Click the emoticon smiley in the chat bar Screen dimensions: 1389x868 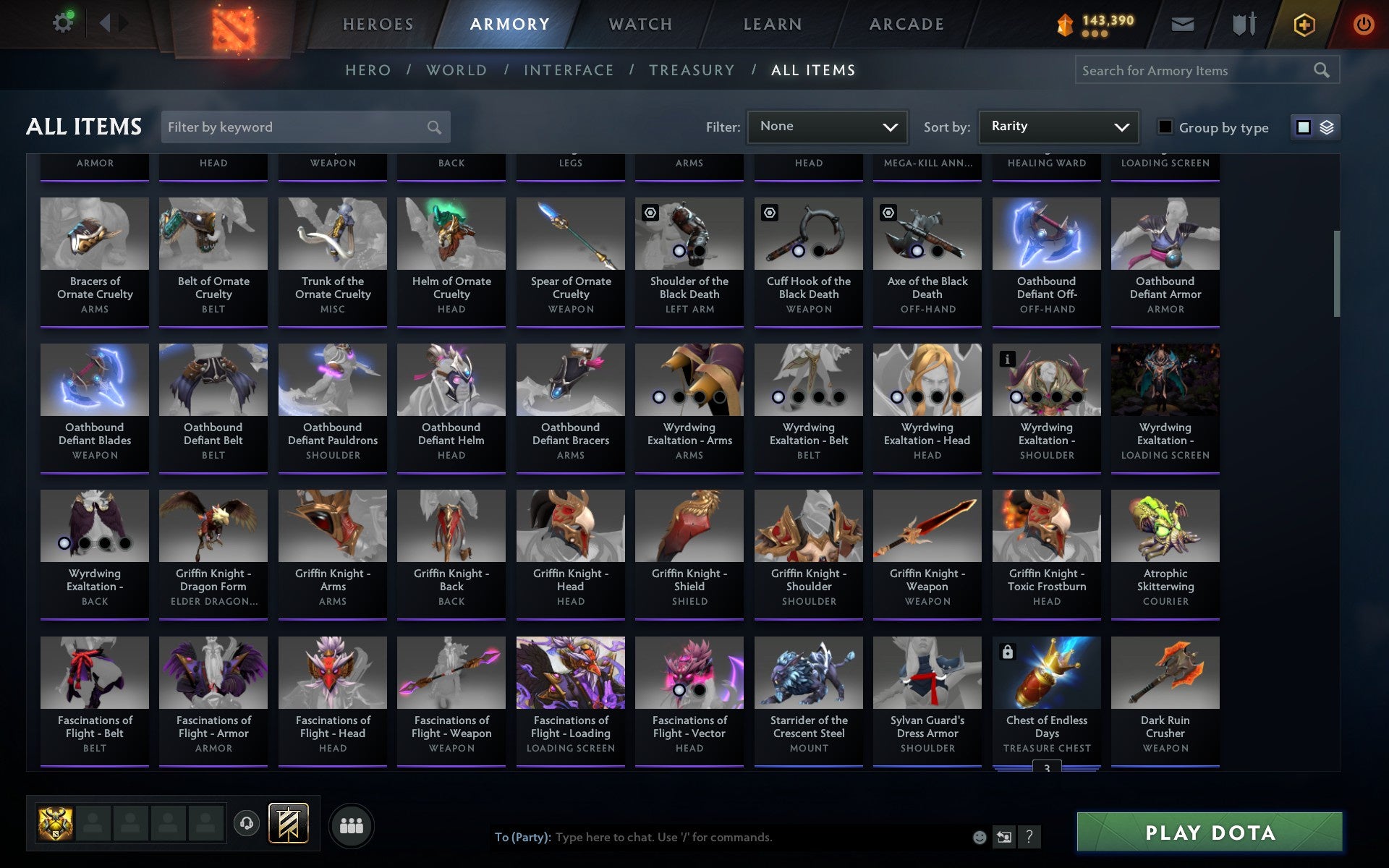click(980, 837)
